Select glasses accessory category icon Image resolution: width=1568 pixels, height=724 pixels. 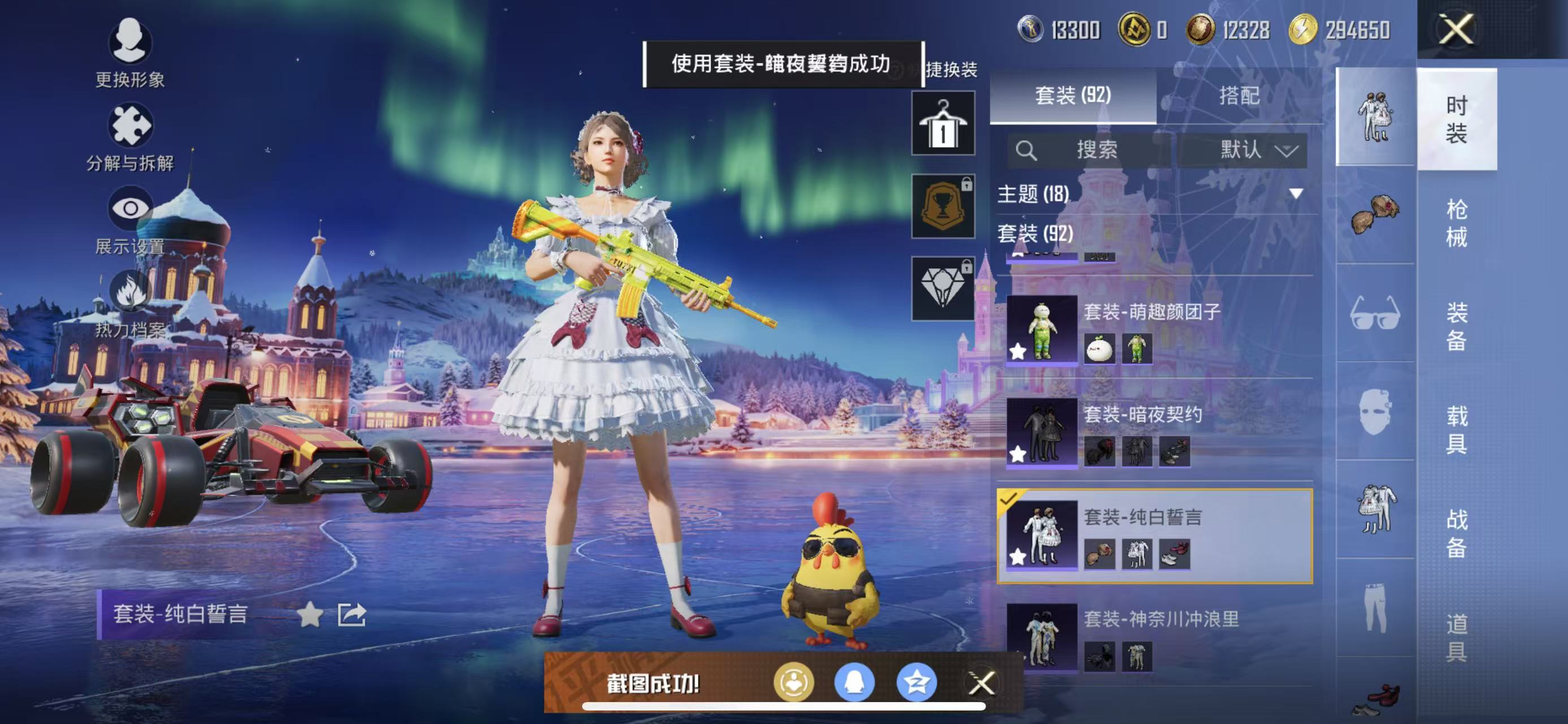click(1375, 313)
